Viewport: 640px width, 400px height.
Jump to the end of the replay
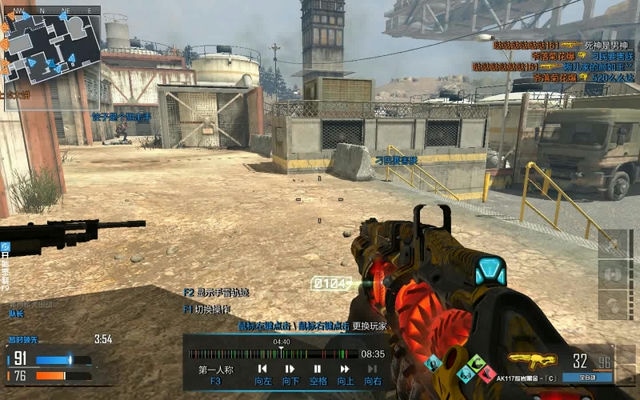click(x=372, y=369)
